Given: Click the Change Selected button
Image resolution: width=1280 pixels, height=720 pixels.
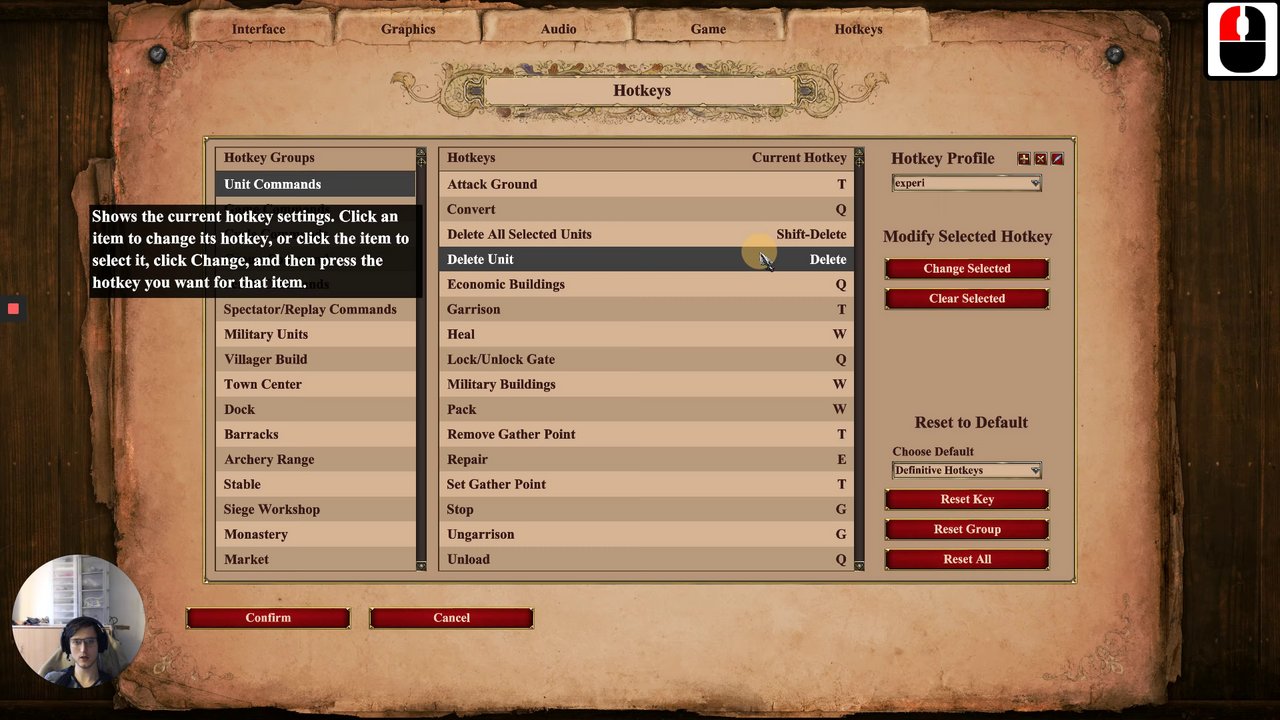Looking at the screenshot, I should pyautogui.click(x=966, y=269).
